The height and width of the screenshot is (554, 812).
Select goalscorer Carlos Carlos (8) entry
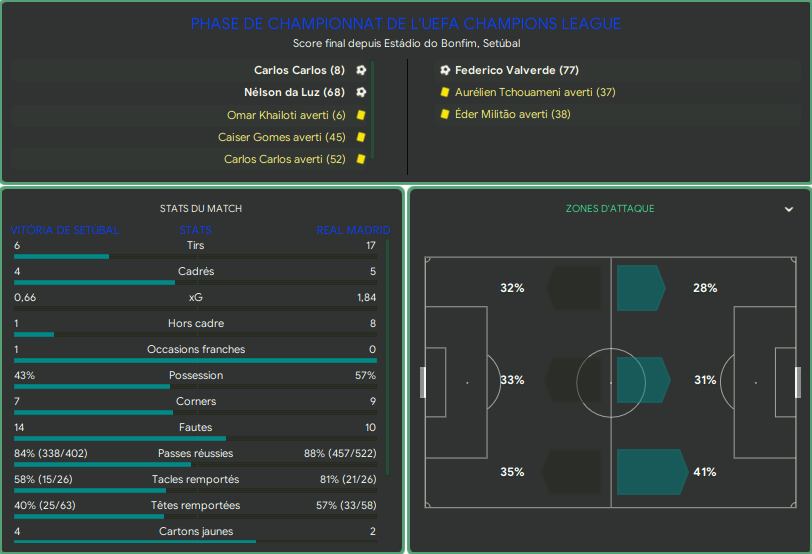coord(299,70)
